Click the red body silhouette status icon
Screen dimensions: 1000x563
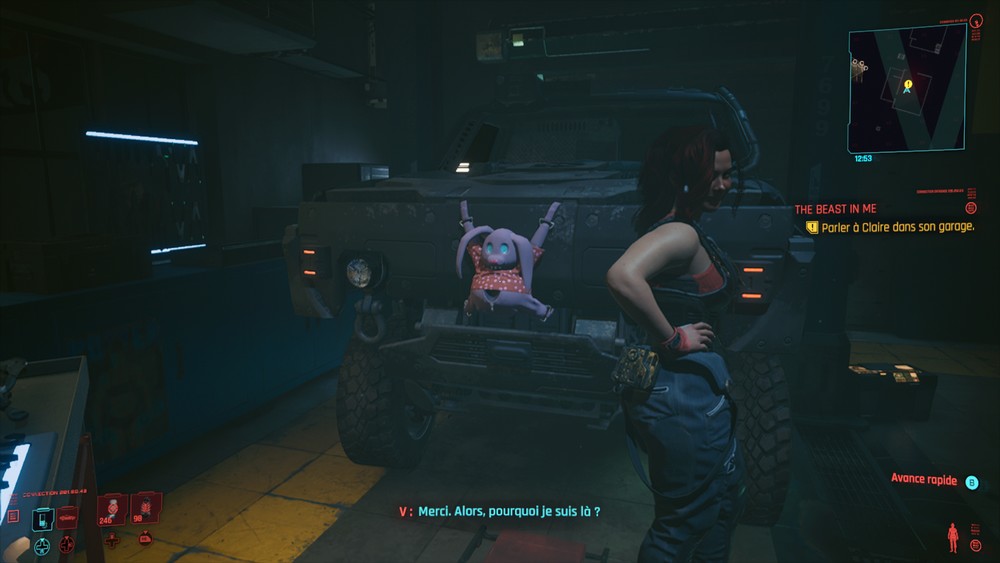click(952, 537)
